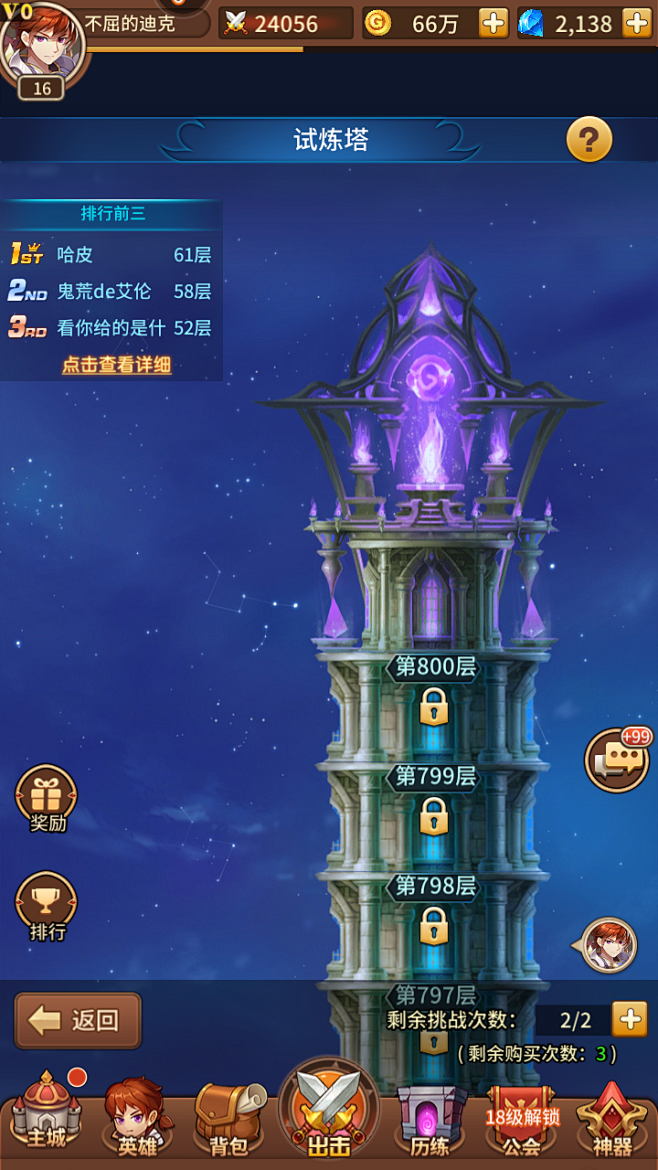The image size is (658, 1170).
Task: Show the 排行 trophy leaderboard
Action: click(x=46, y=905)
